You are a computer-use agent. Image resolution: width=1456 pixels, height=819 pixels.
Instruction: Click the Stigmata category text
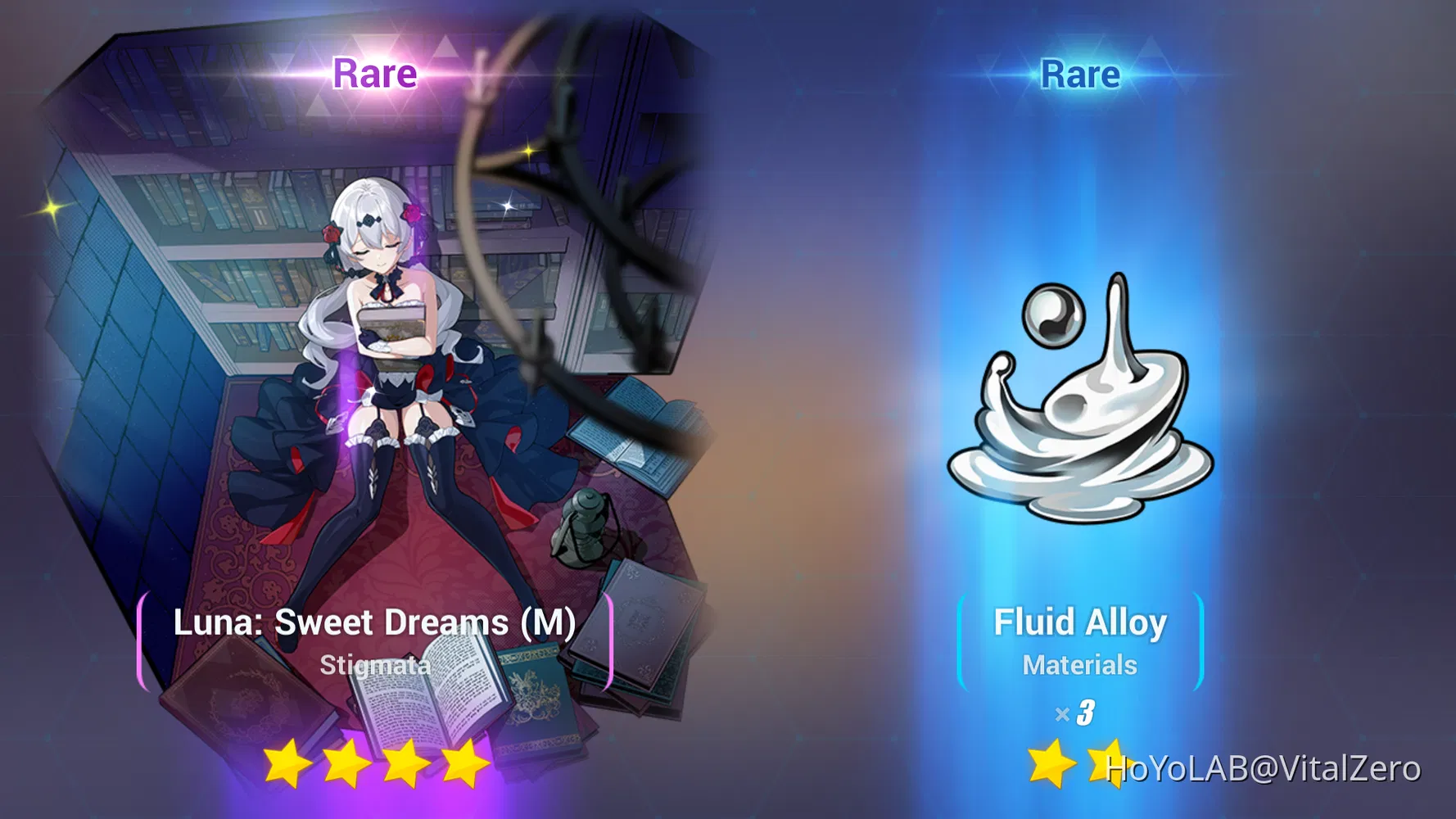pos(376,665)
